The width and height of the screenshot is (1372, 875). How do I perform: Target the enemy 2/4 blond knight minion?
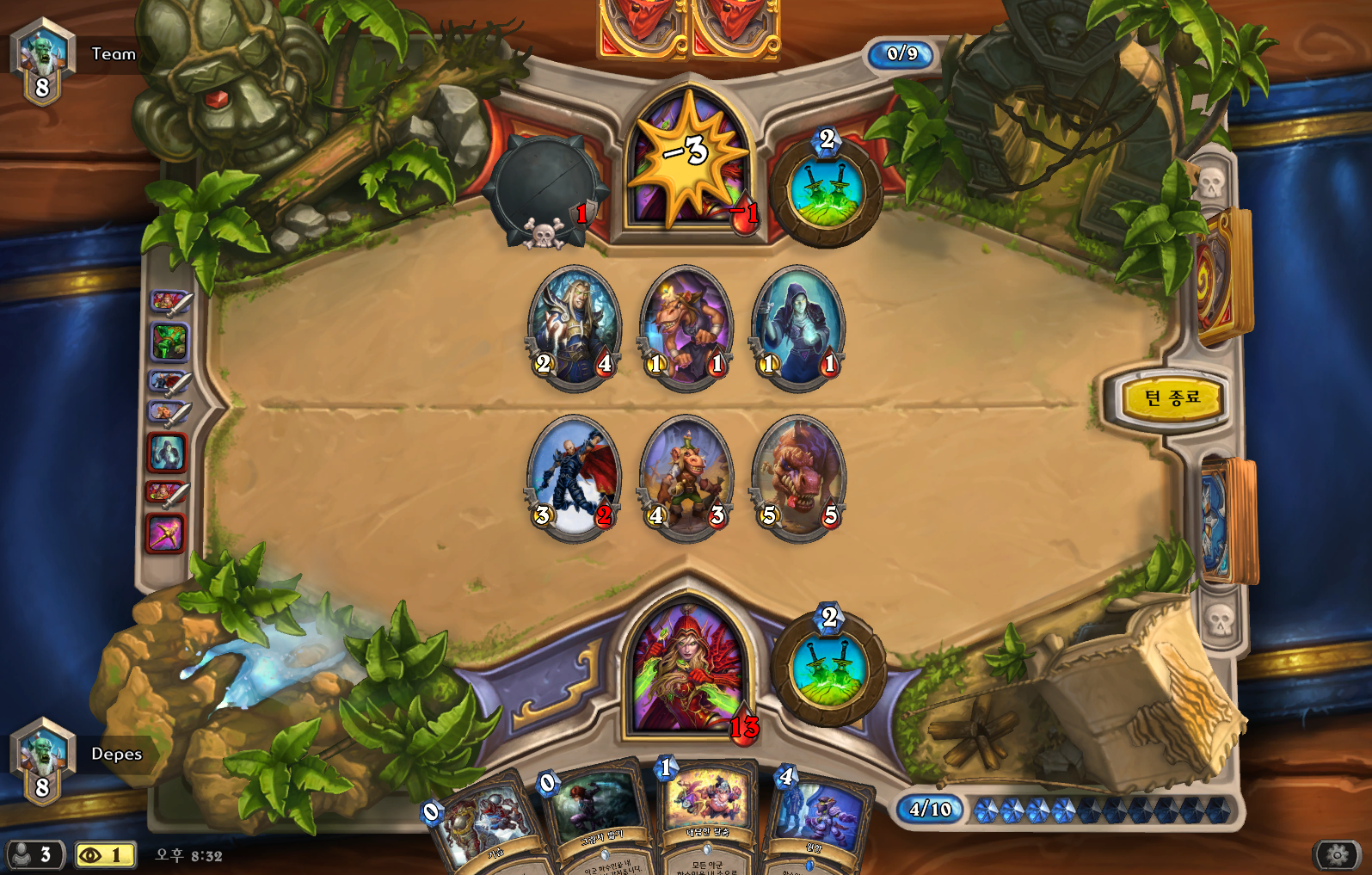pos(574,327)
